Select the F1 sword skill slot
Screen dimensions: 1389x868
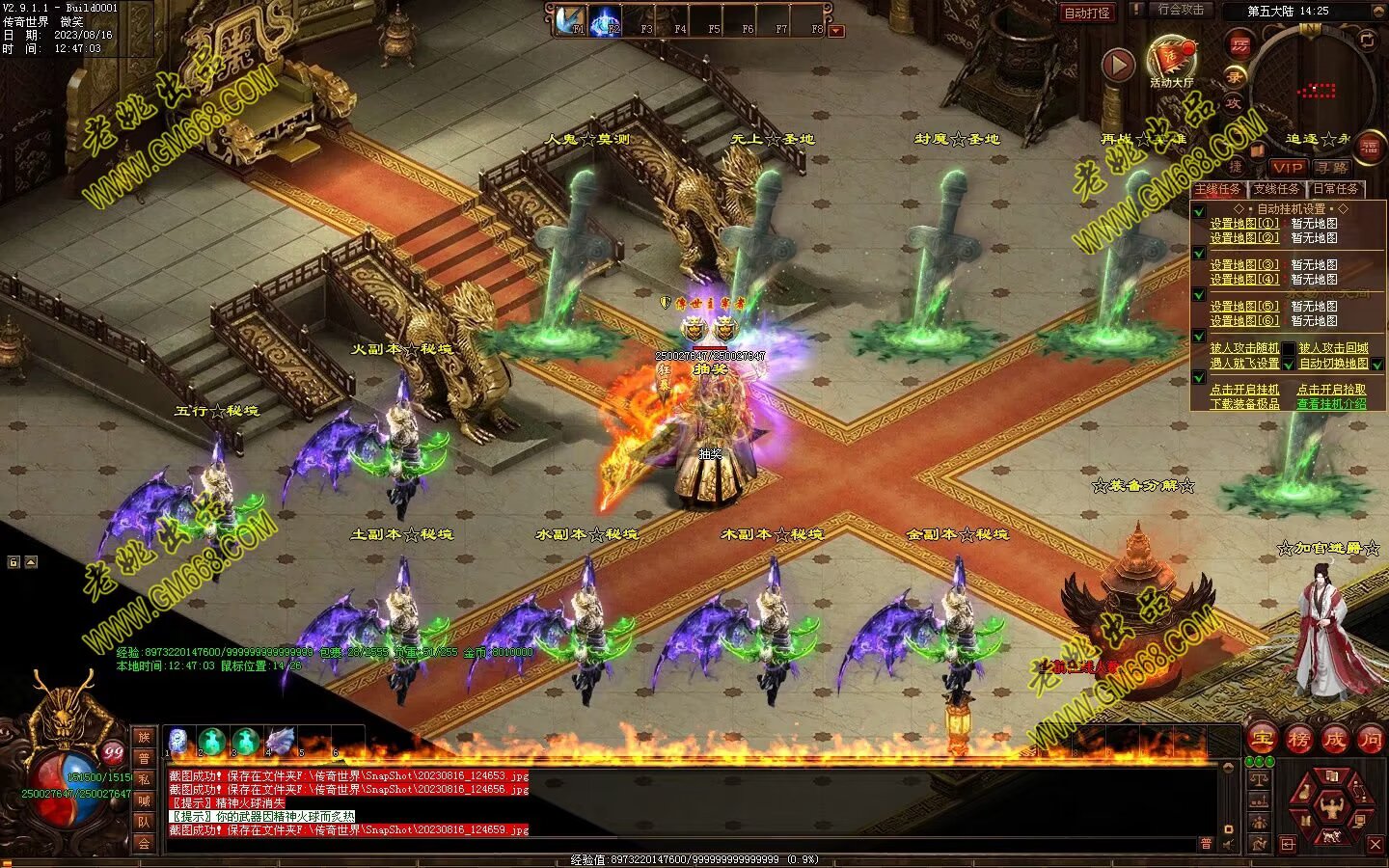point(569,19)
